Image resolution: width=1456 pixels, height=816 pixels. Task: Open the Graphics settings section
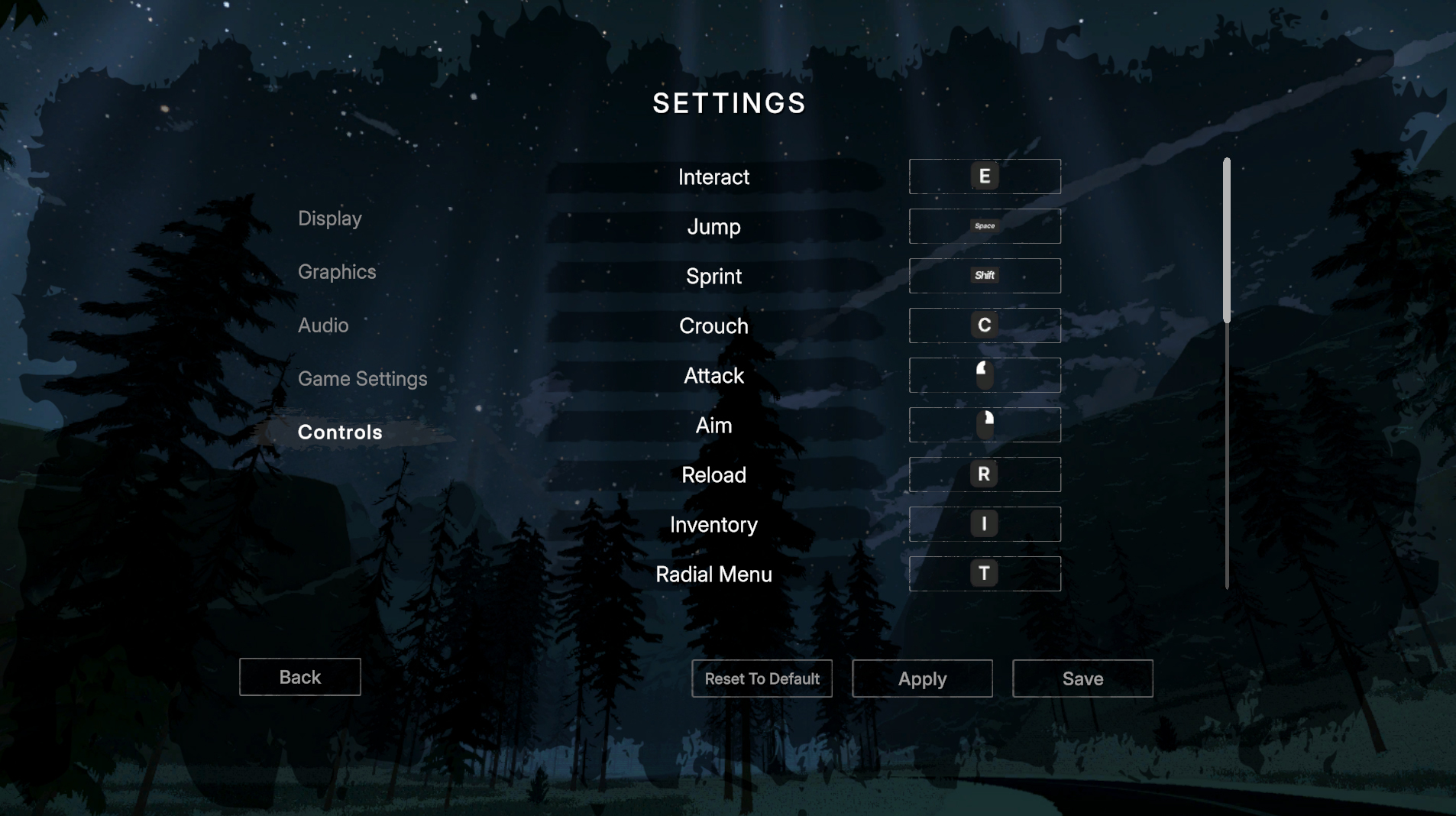pyautogui.click(x=337, y=272)
